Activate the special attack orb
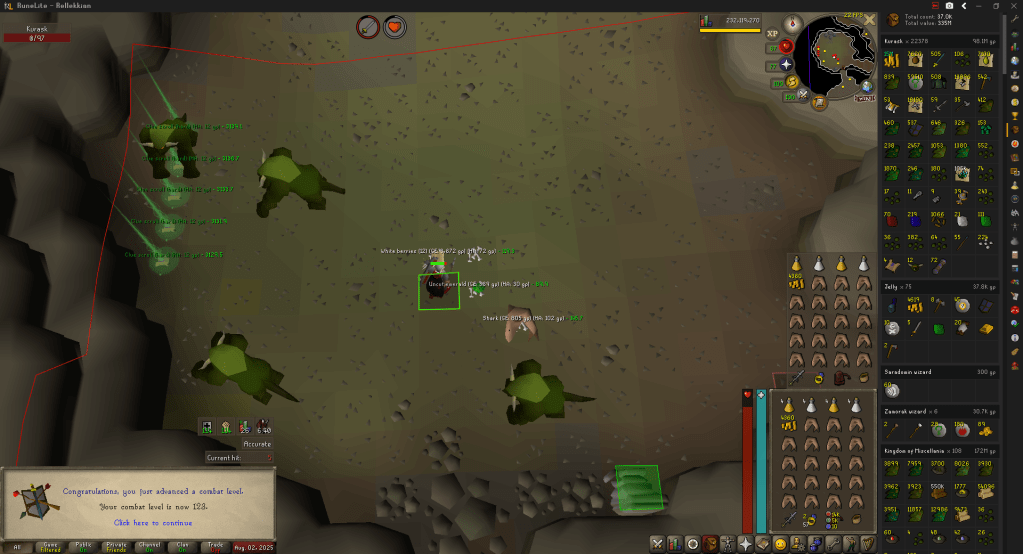This screenshot has height=554, width=1023. (800, 96)
